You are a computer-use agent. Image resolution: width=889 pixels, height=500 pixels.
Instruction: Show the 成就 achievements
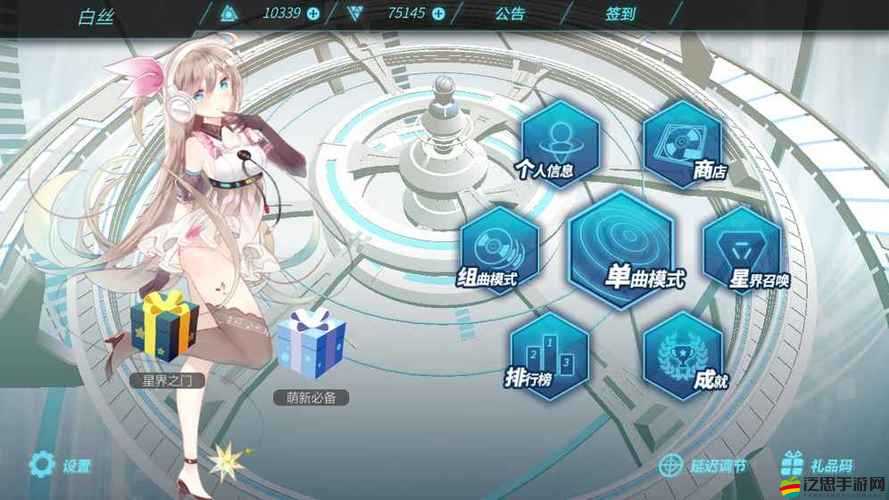[682, 355]
